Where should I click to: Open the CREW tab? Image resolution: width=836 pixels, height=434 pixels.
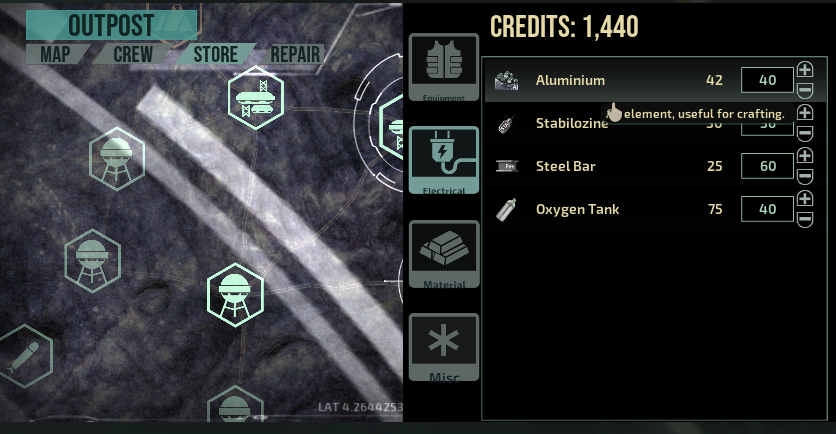(133, 54)
